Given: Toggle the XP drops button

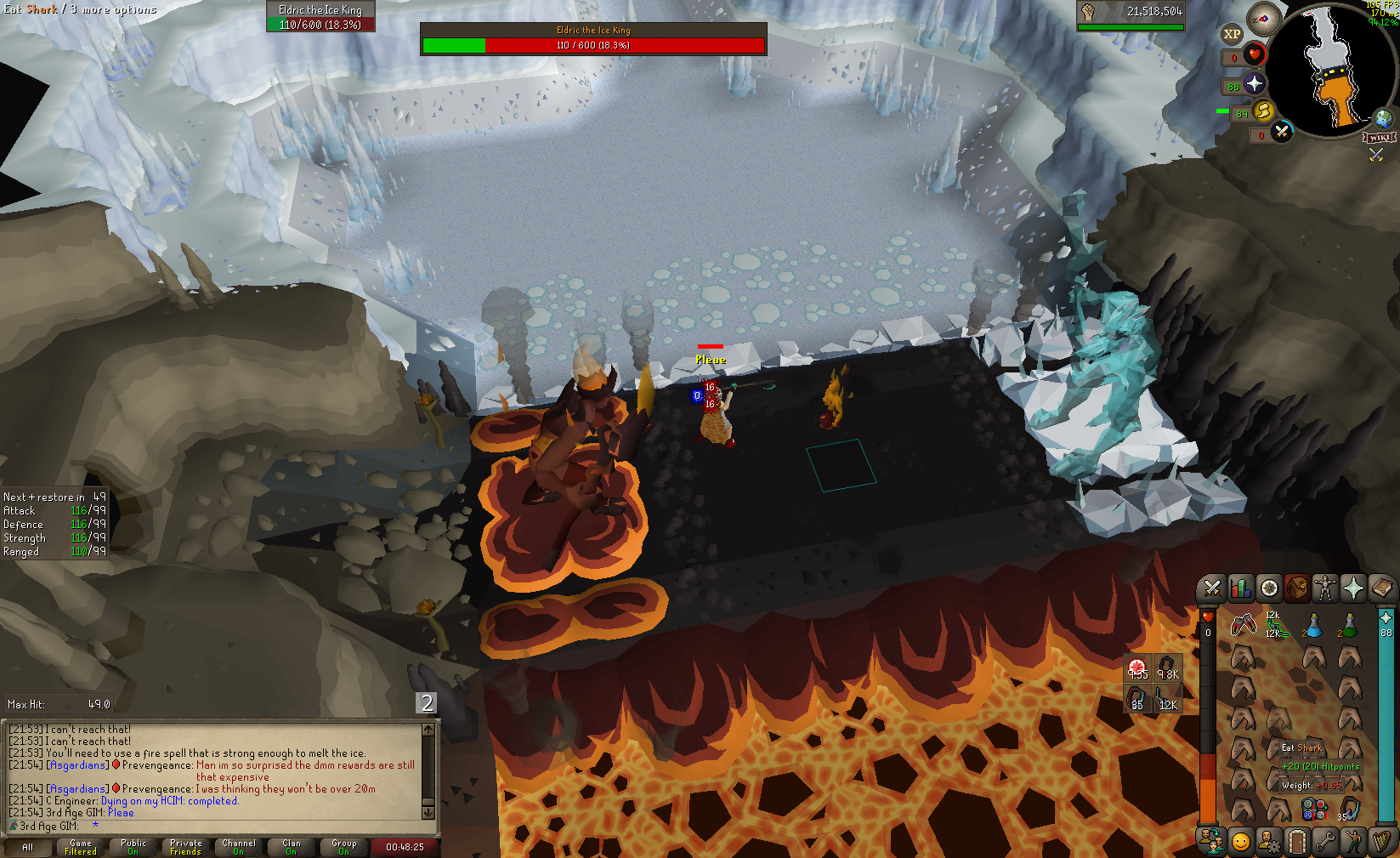Looking at the screenshot, I should coord(1232,35).
